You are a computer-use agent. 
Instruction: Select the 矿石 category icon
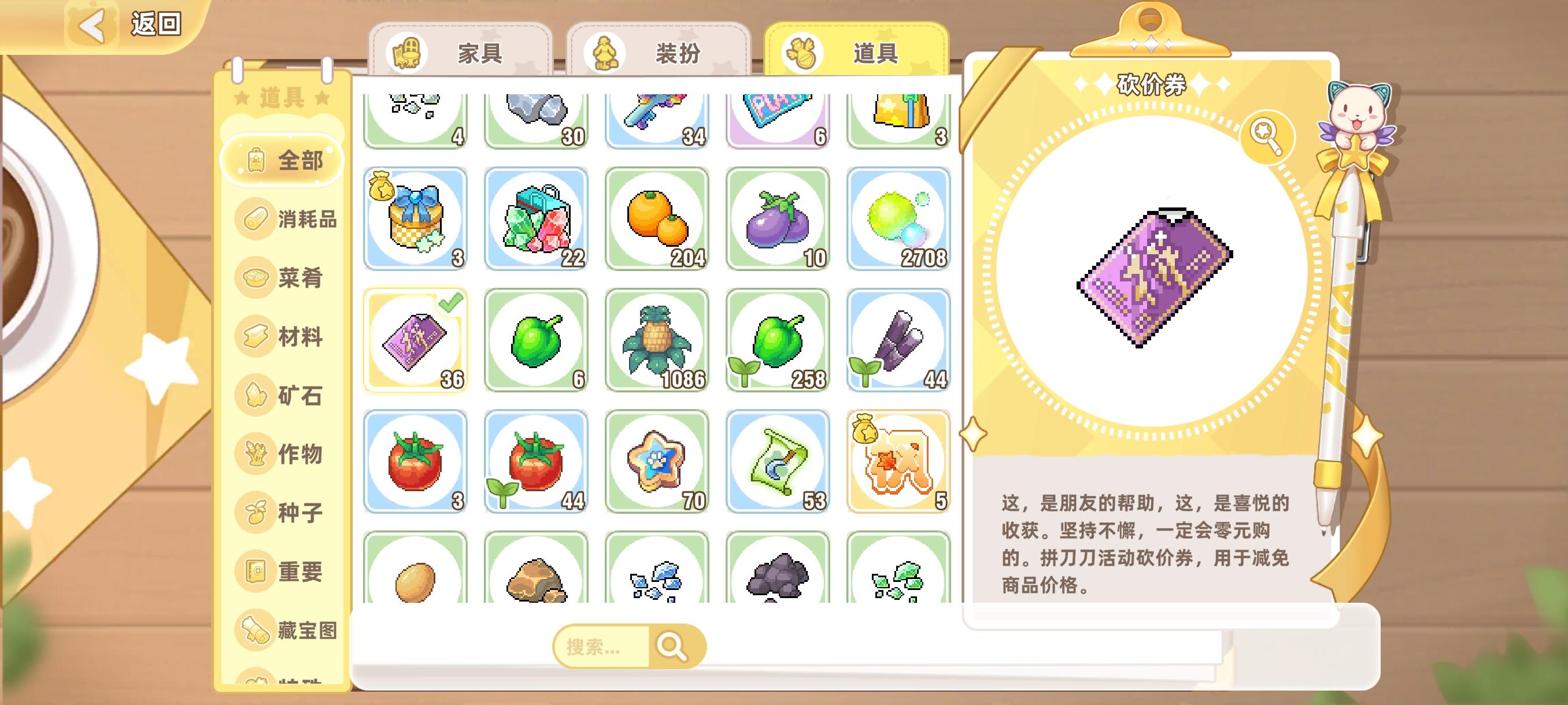pyautogui.click(x=286, y=394)
